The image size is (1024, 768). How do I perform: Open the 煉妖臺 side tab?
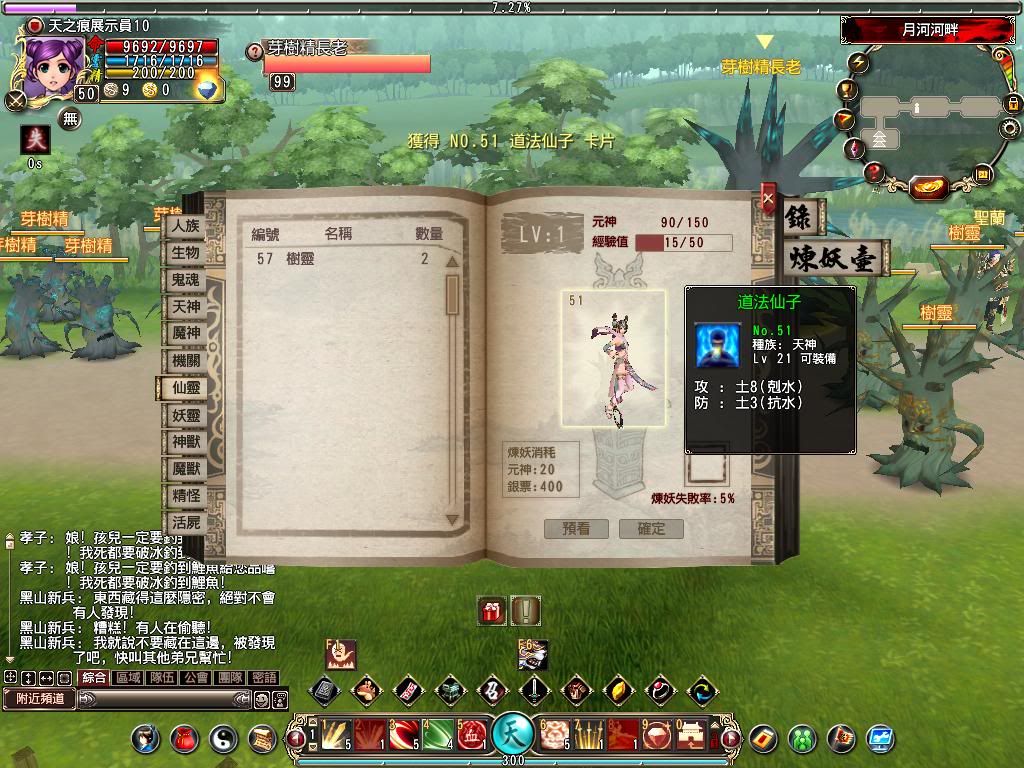(834, 258)
